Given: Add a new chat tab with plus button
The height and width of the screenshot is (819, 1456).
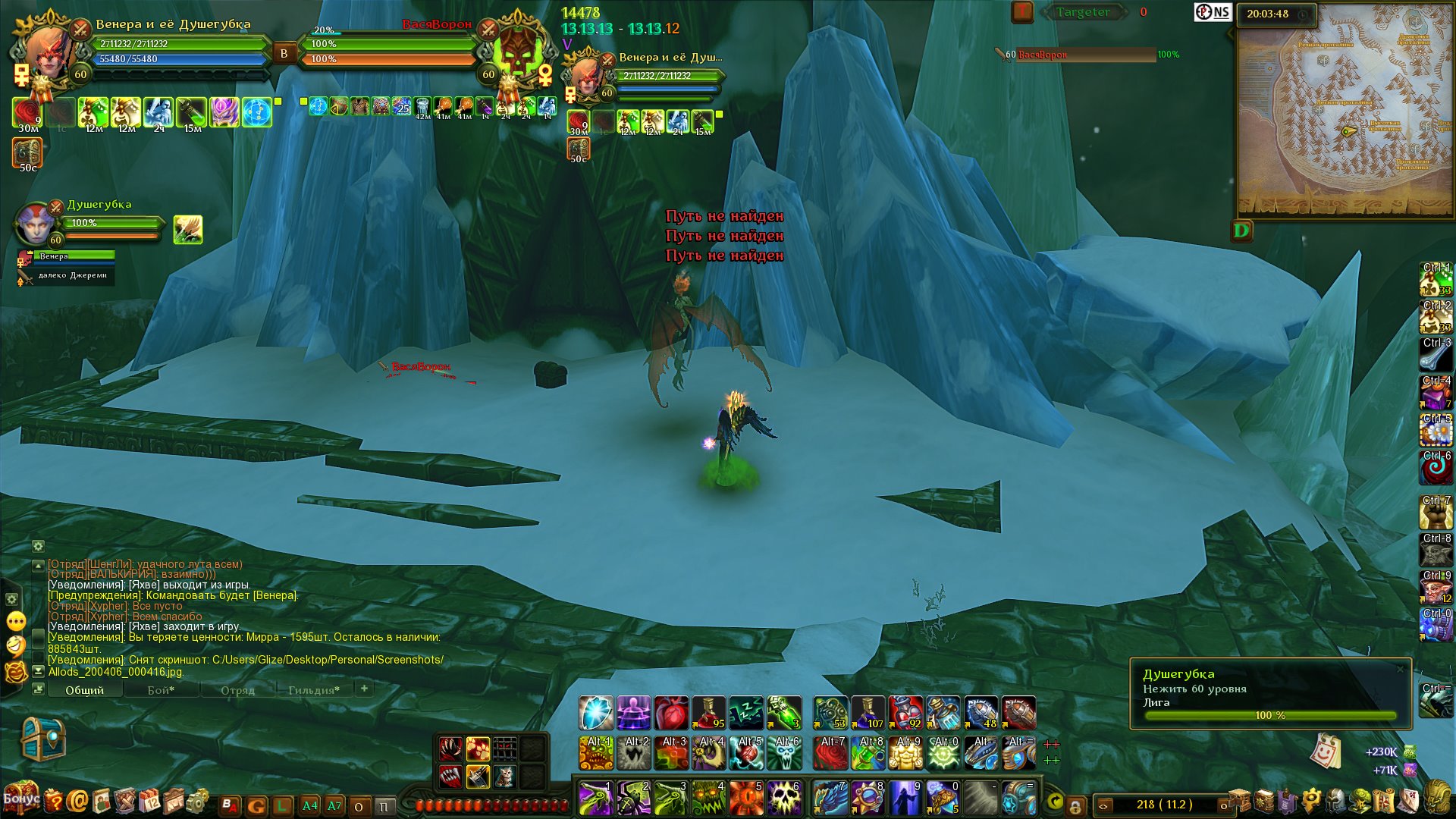Looking at the screenshot, I should [364, 689].
